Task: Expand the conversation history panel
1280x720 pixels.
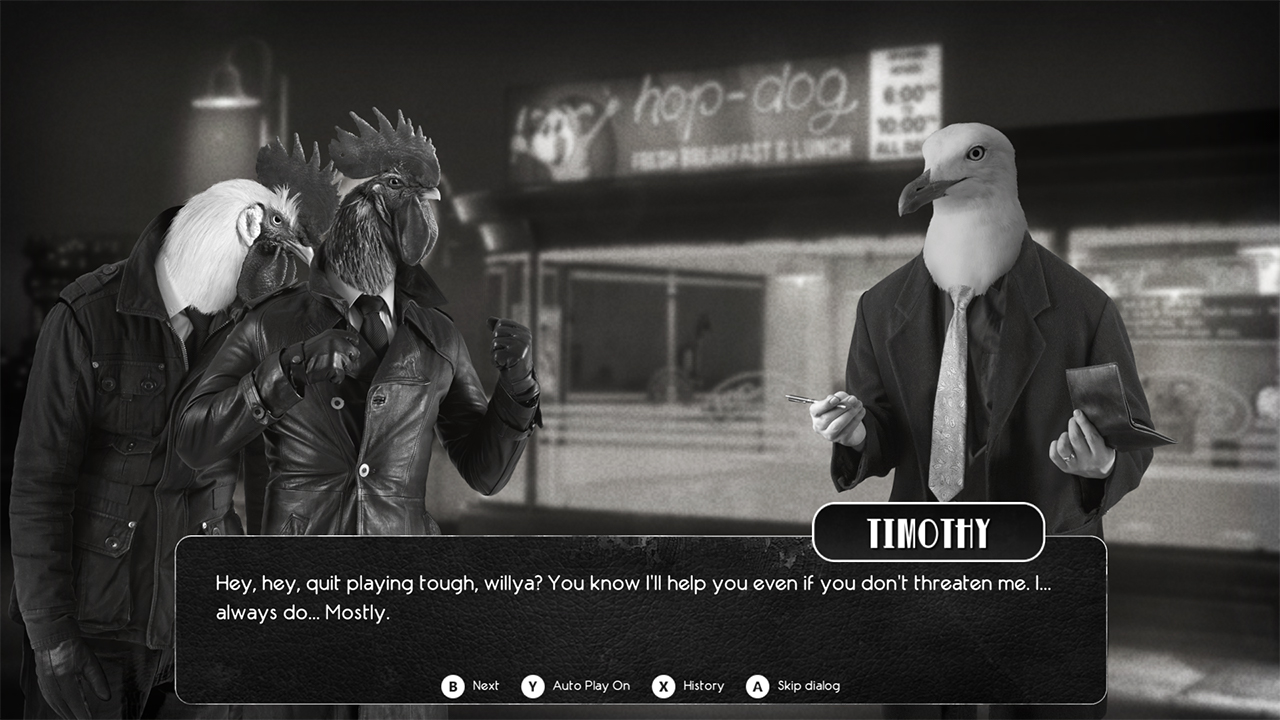Action: 703,686
